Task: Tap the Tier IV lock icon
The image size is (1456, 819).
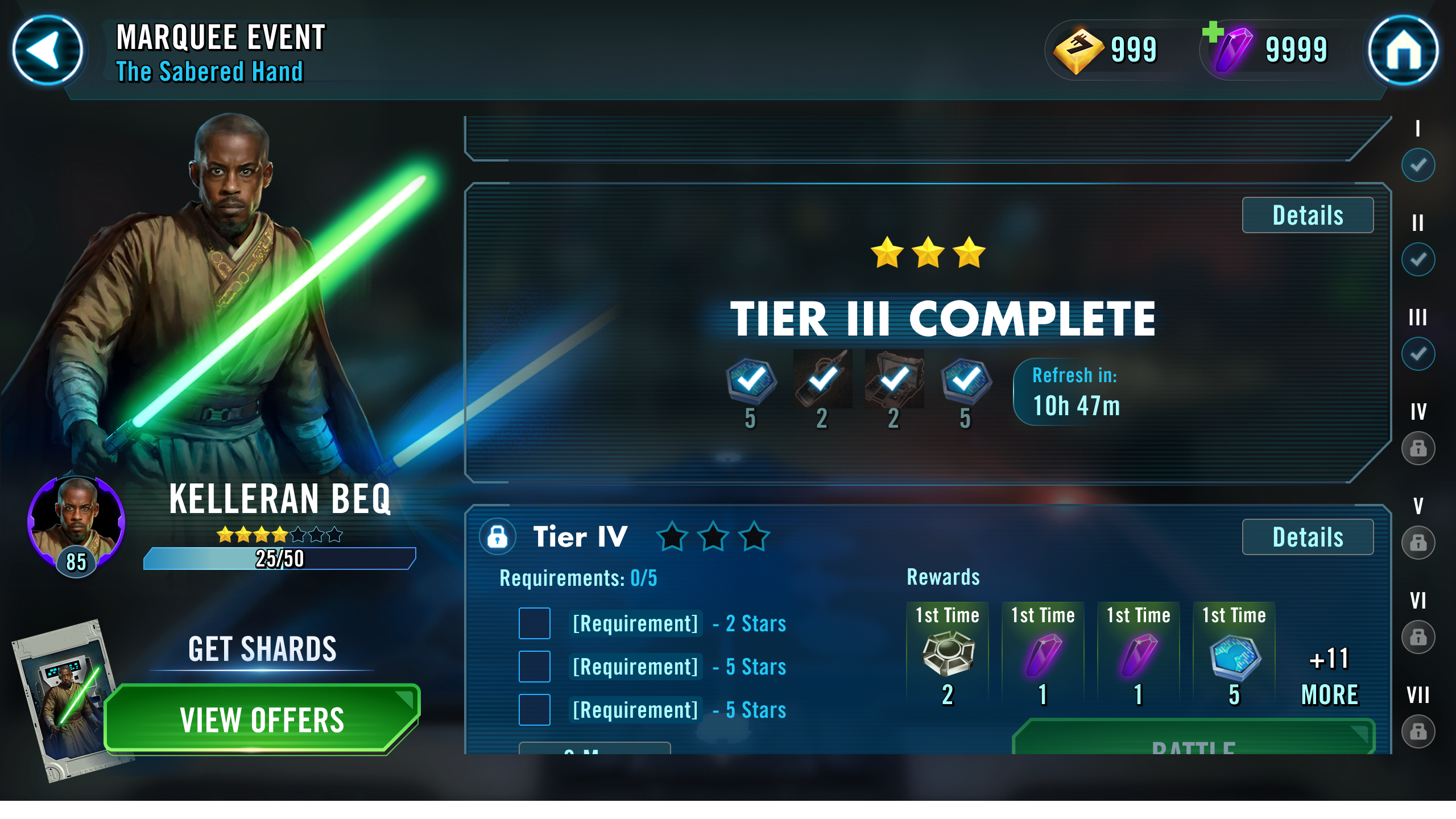Action: [x=498, y=536]
